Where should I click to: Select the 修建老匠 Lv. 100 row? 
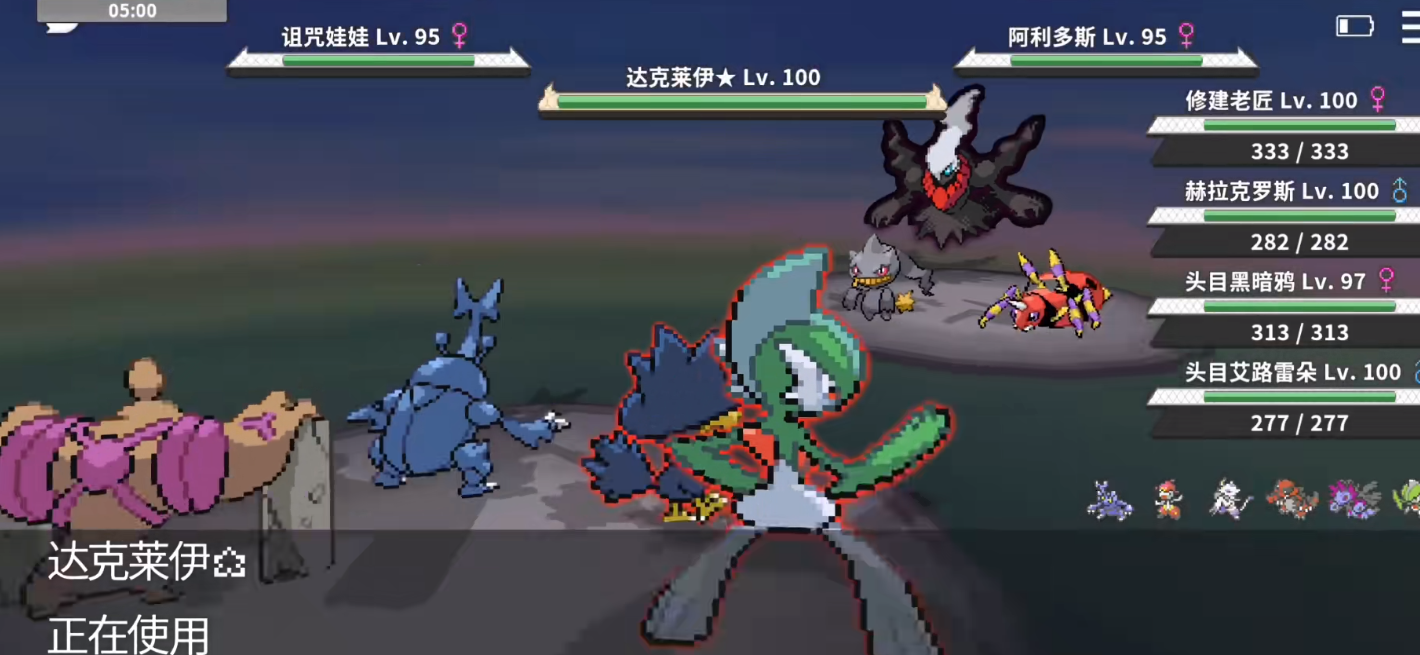click(x=1285, y=126)
